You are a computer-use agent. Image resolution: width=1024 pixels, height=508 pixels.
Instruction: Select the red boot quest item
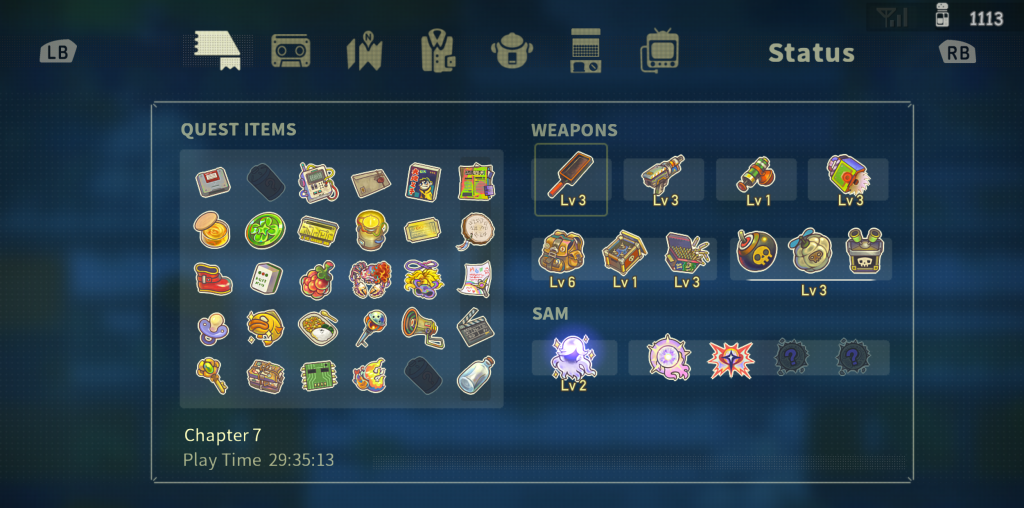[x=212, y=279]
